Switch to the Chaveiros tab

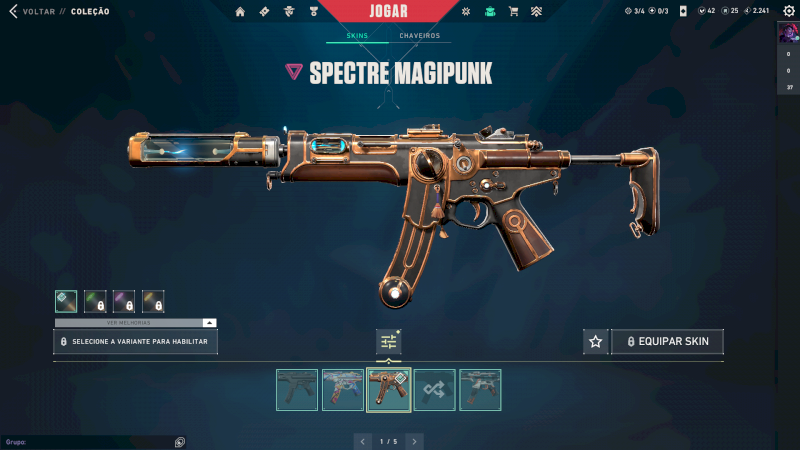point(419,36)
